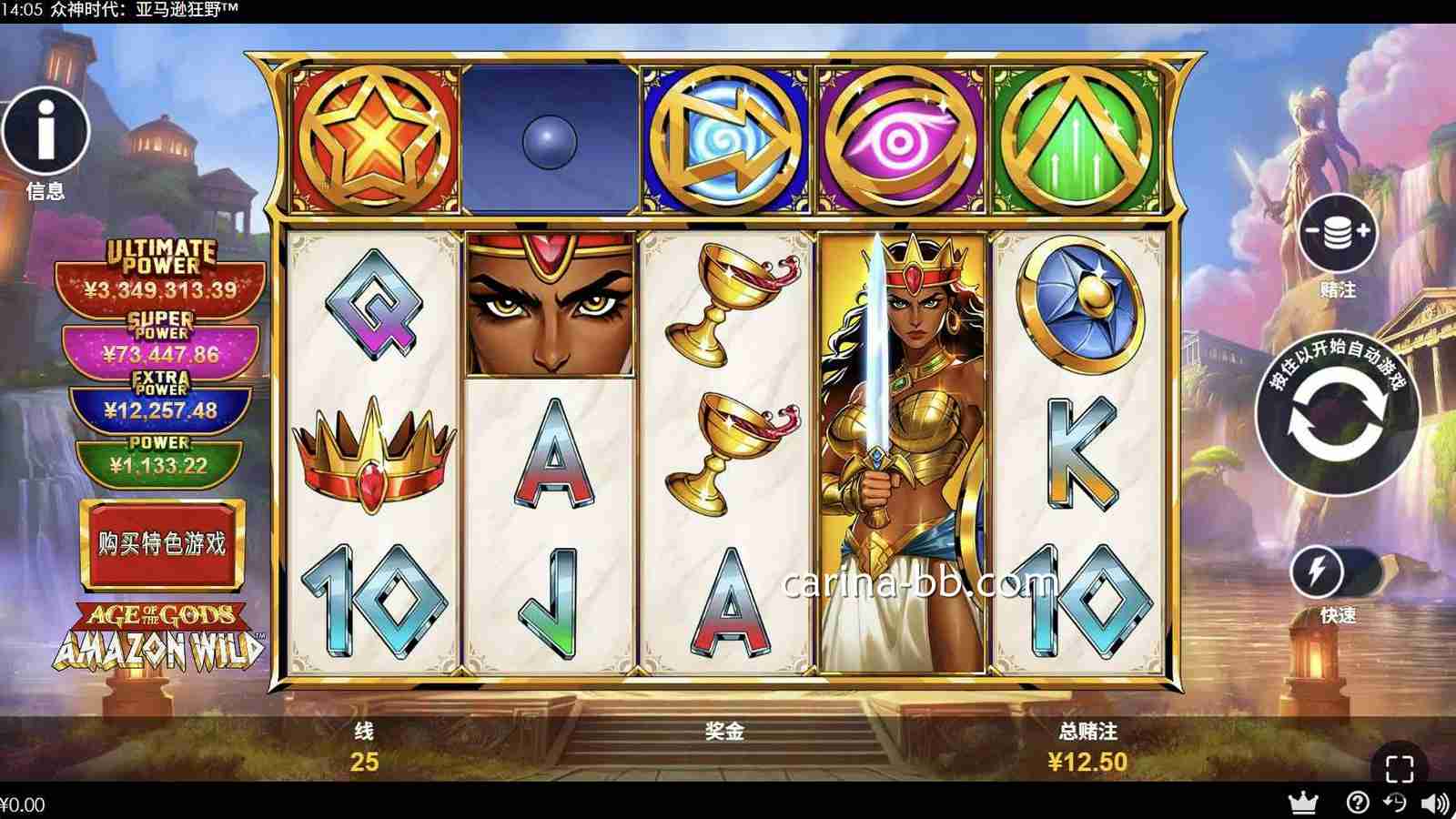Screen dimensions: 1456x819
Task: Enter fullscreen with the corner brackets icon
Action: click(1400, 769)
